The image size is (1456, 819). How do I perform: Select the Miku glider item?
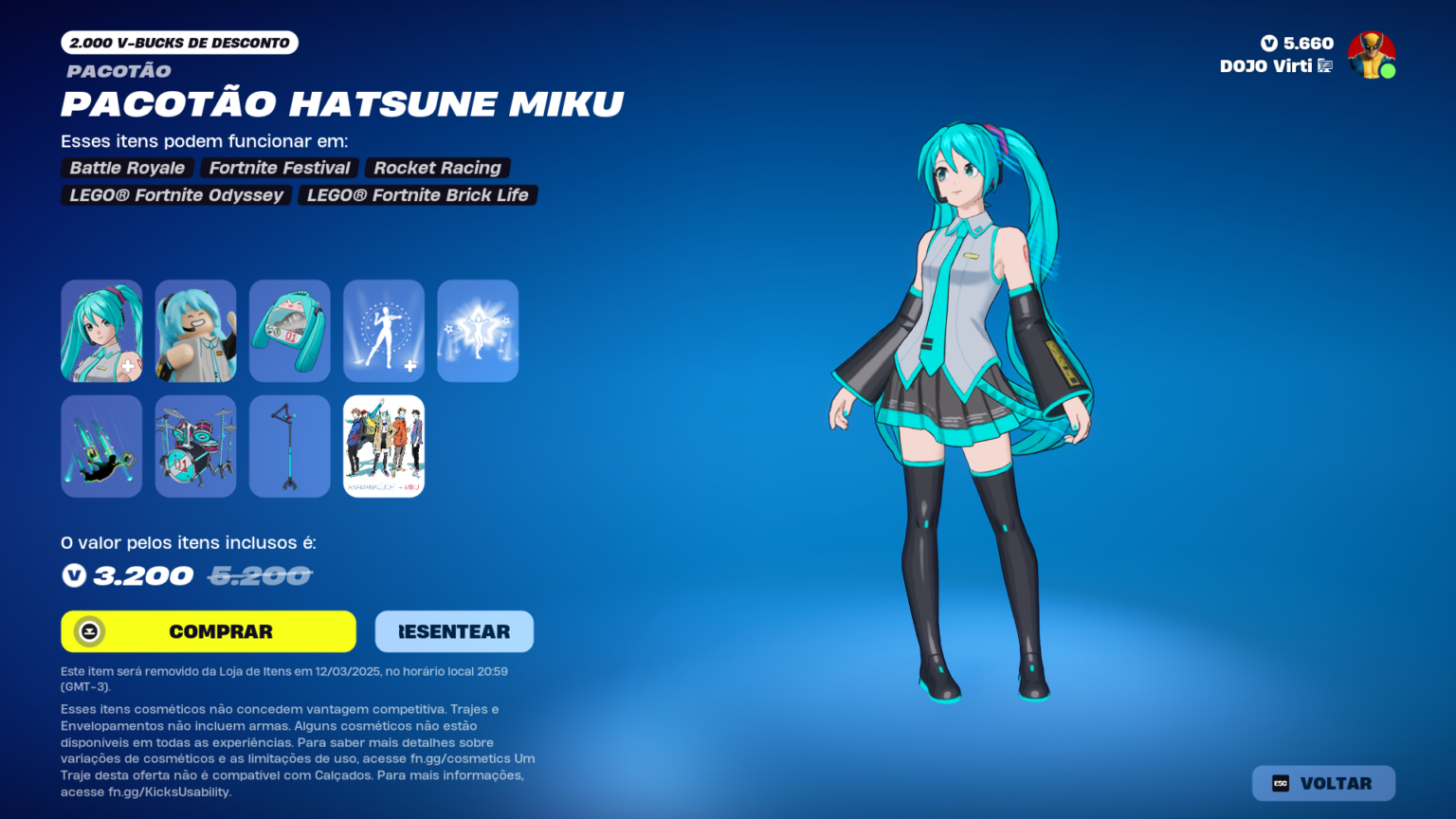[101, 446]
